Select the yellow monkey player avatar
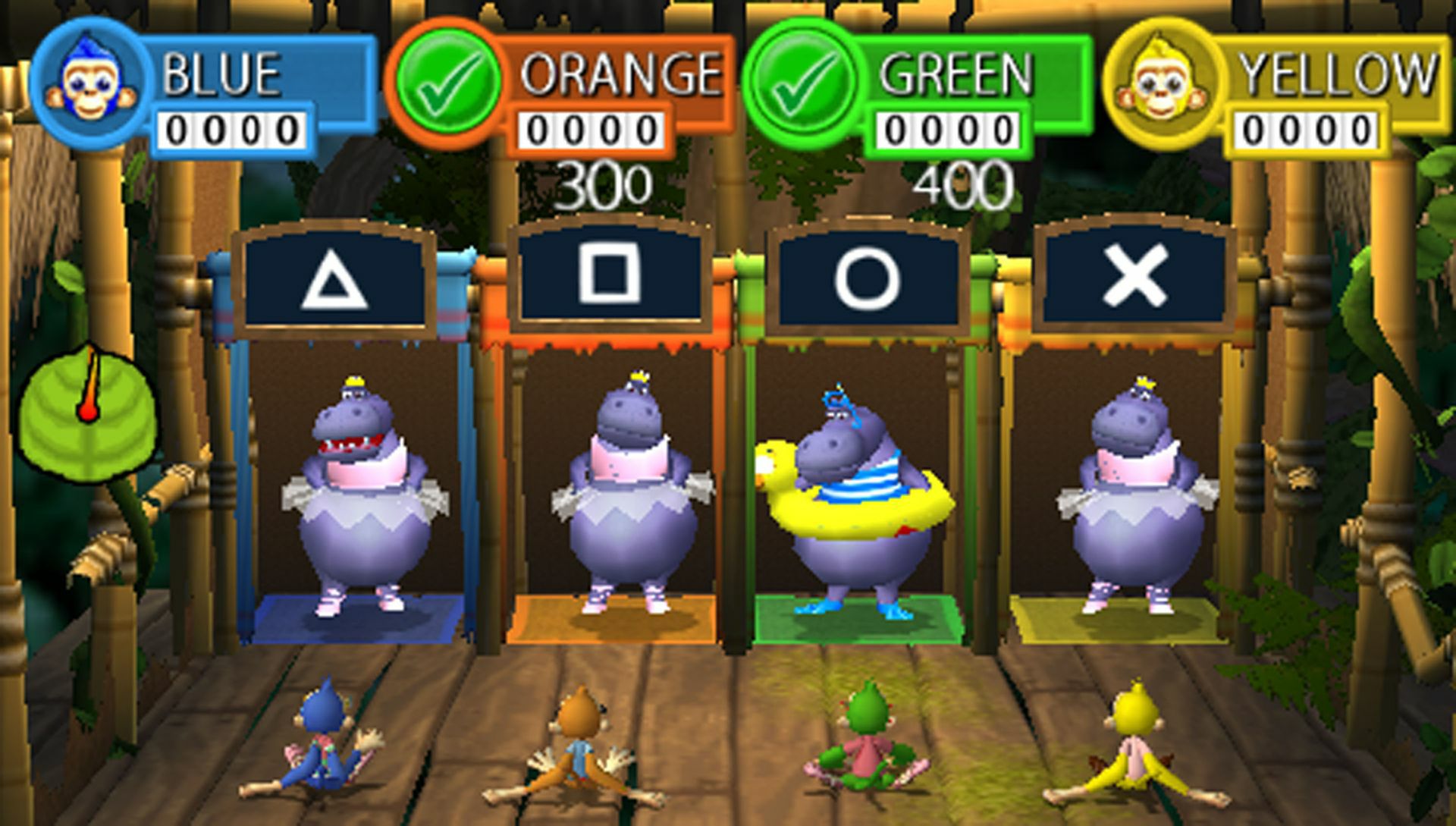1456x826 pixels. click(x=1160, y=83)
